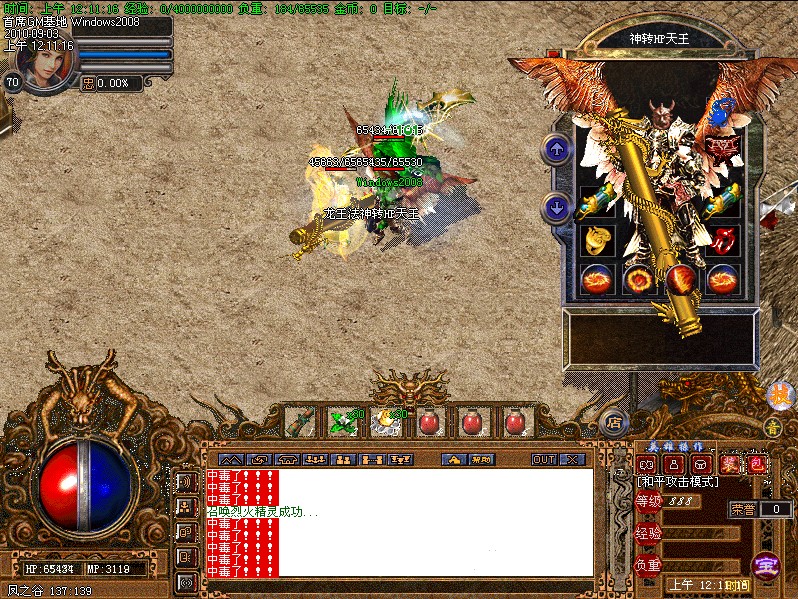Close the chat panel with X button
The image size is (798, 599).
(x=572, y=460)
